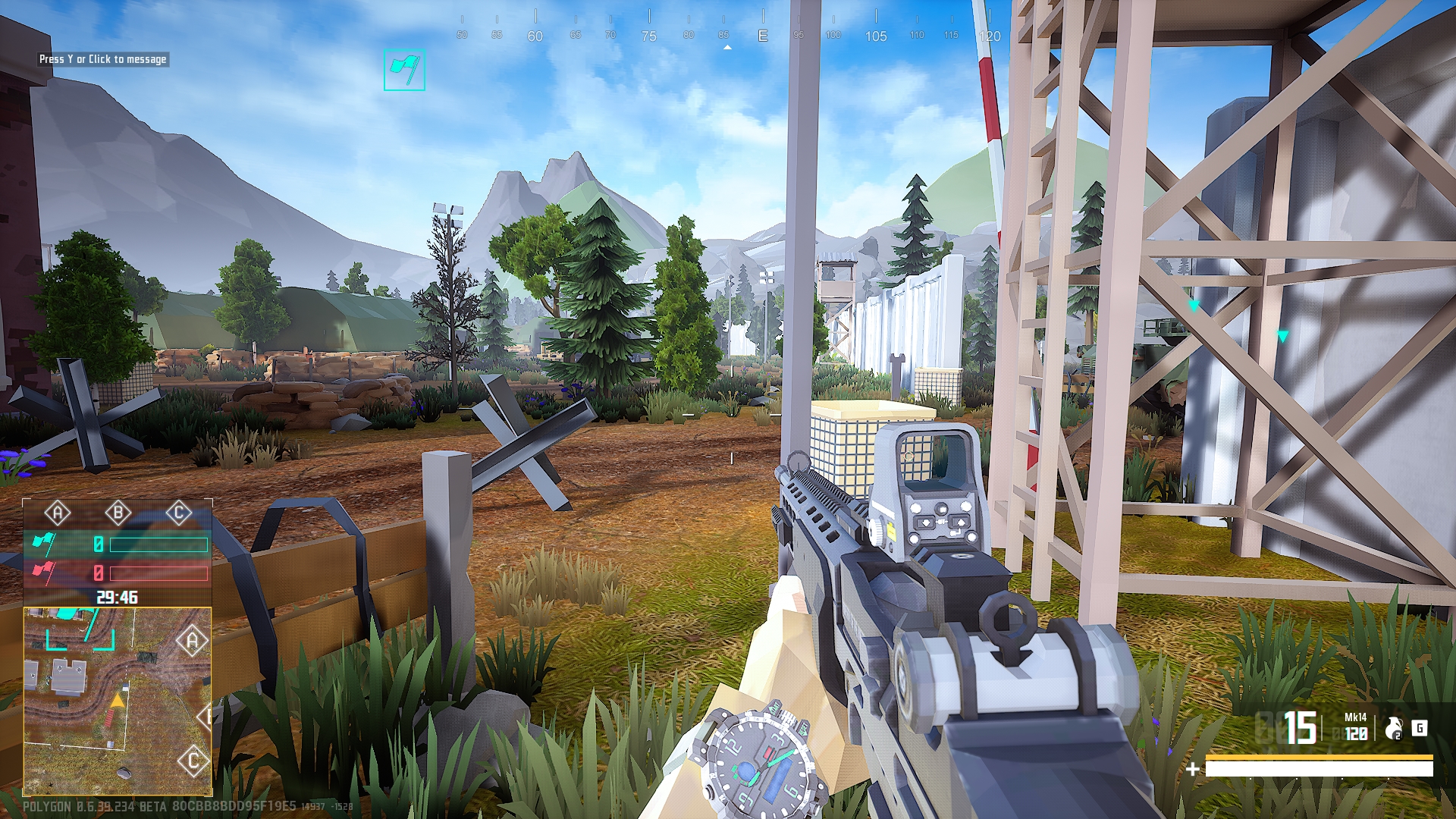Select objective A diamond above the team scores
Viewport: 1456px width, 819px height.
(x=58, y=513)
